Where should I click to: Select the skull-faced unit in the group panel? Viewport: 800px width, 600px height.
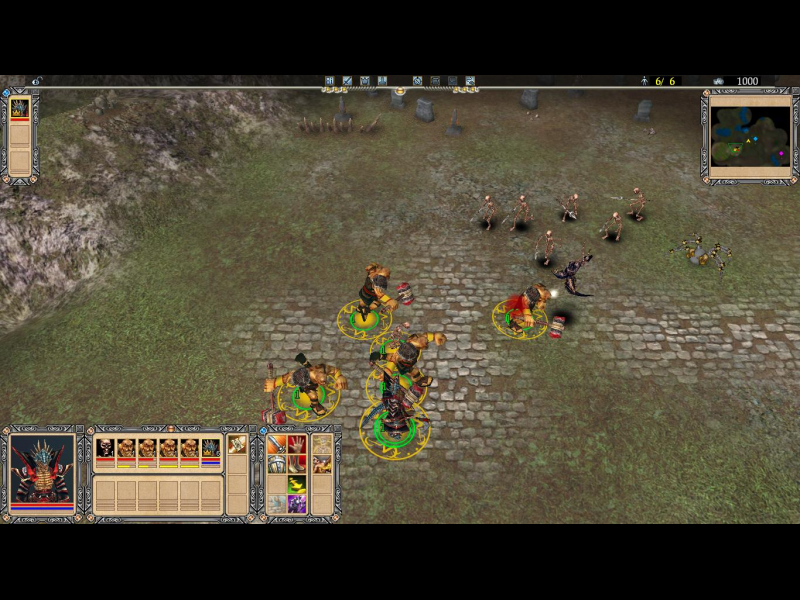point(104,448)
